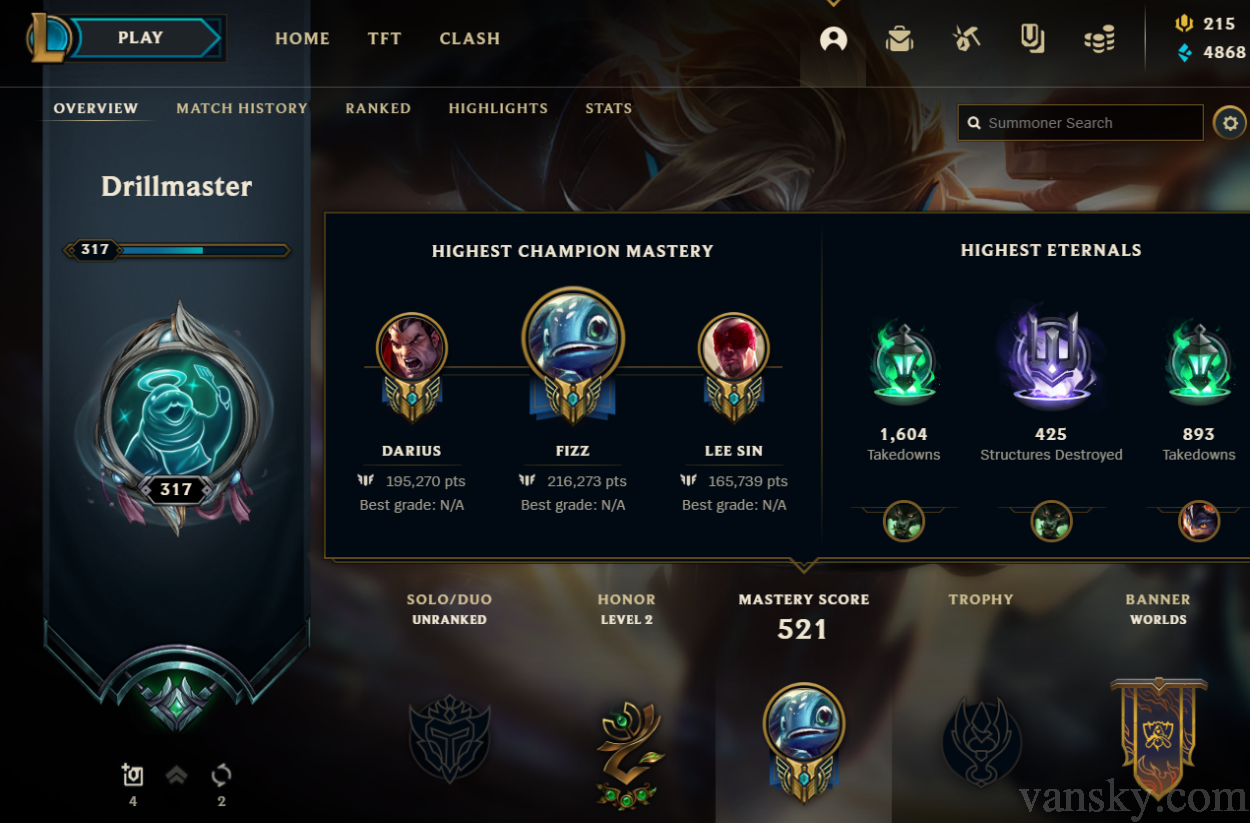Switch to the Ranked tab
Image resolution: width=1250 pixels, height=823 pixels.
point(378,108)
